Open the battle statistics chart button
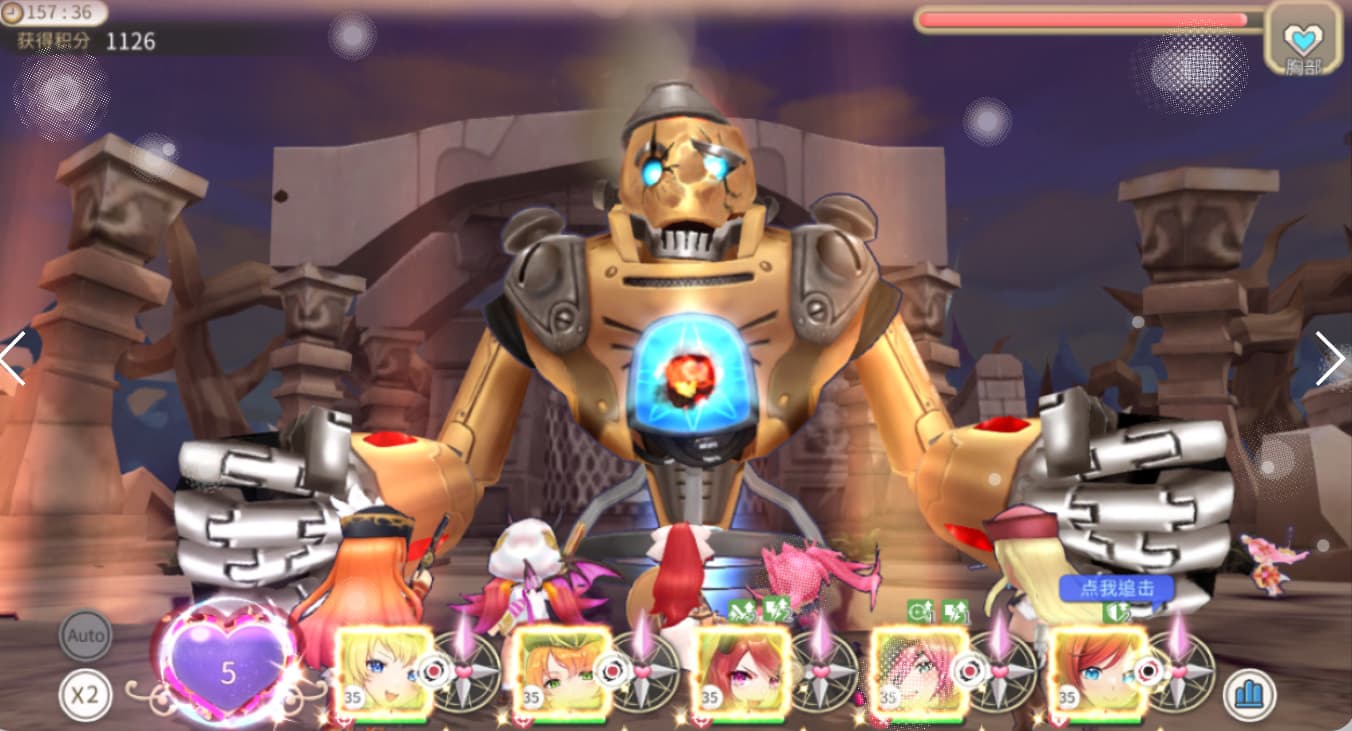The height and width of the screenshot is (731, 1352). (1249, 694)
